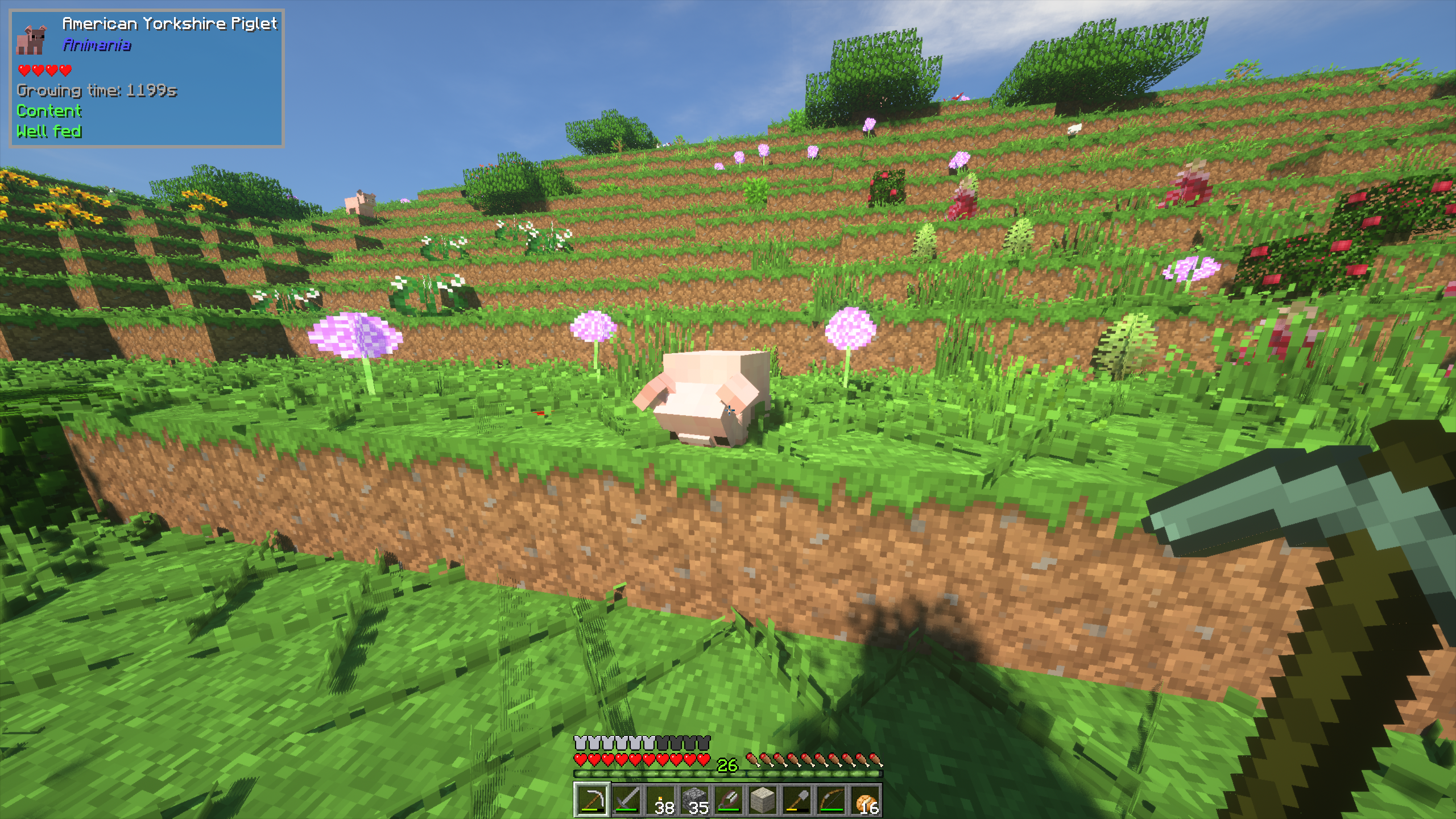Select the iron pickaxe hotbar slot
The image size is (1456, 819).
click(592, 800)
